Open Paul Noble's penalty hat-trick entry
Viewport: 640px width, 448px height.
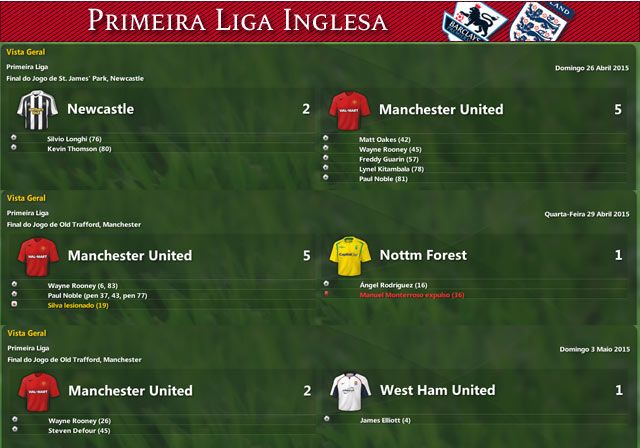click(97, 295)
